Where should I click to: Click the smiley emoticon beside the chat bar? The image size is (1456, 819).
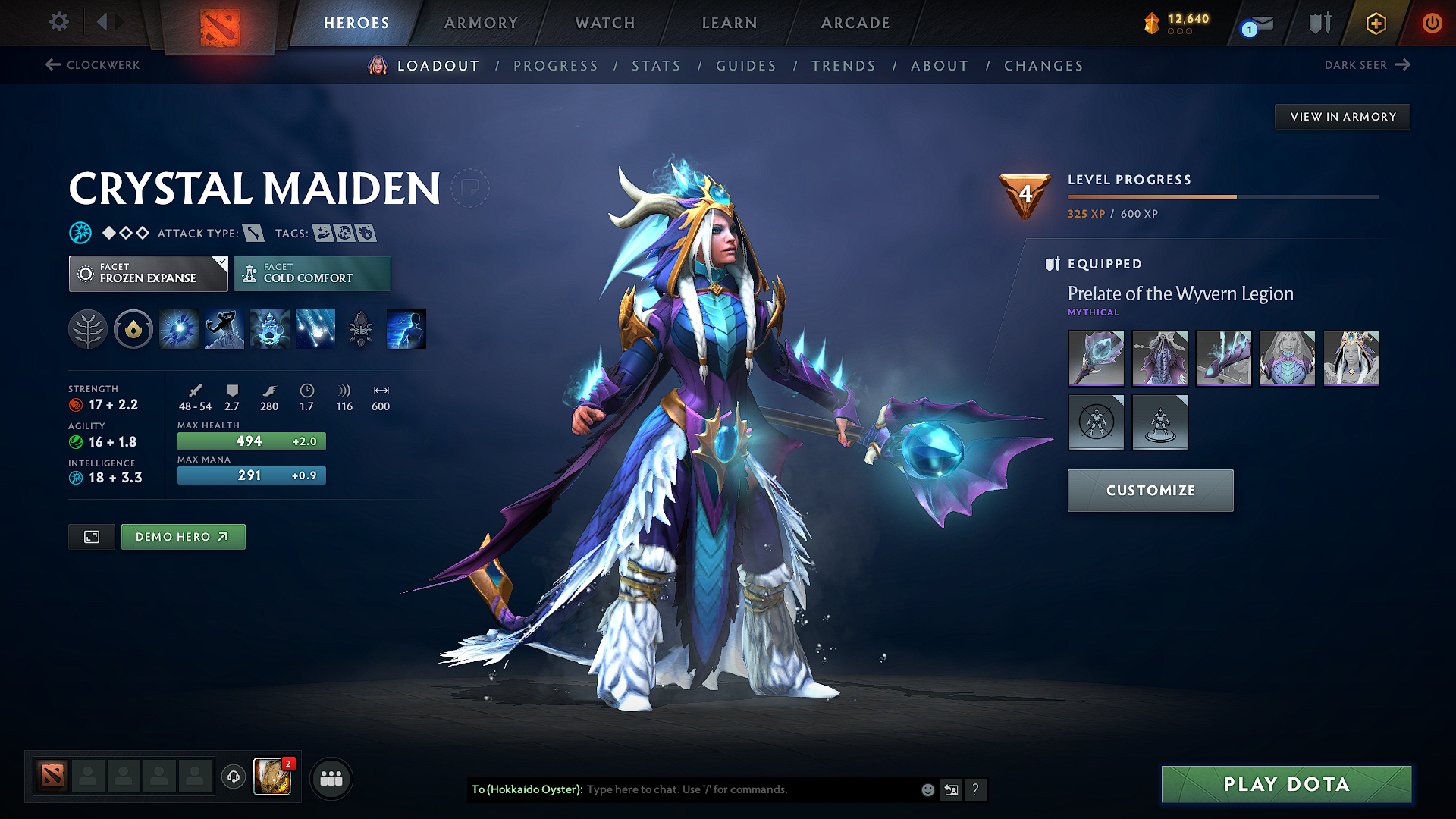pos(927,789)
